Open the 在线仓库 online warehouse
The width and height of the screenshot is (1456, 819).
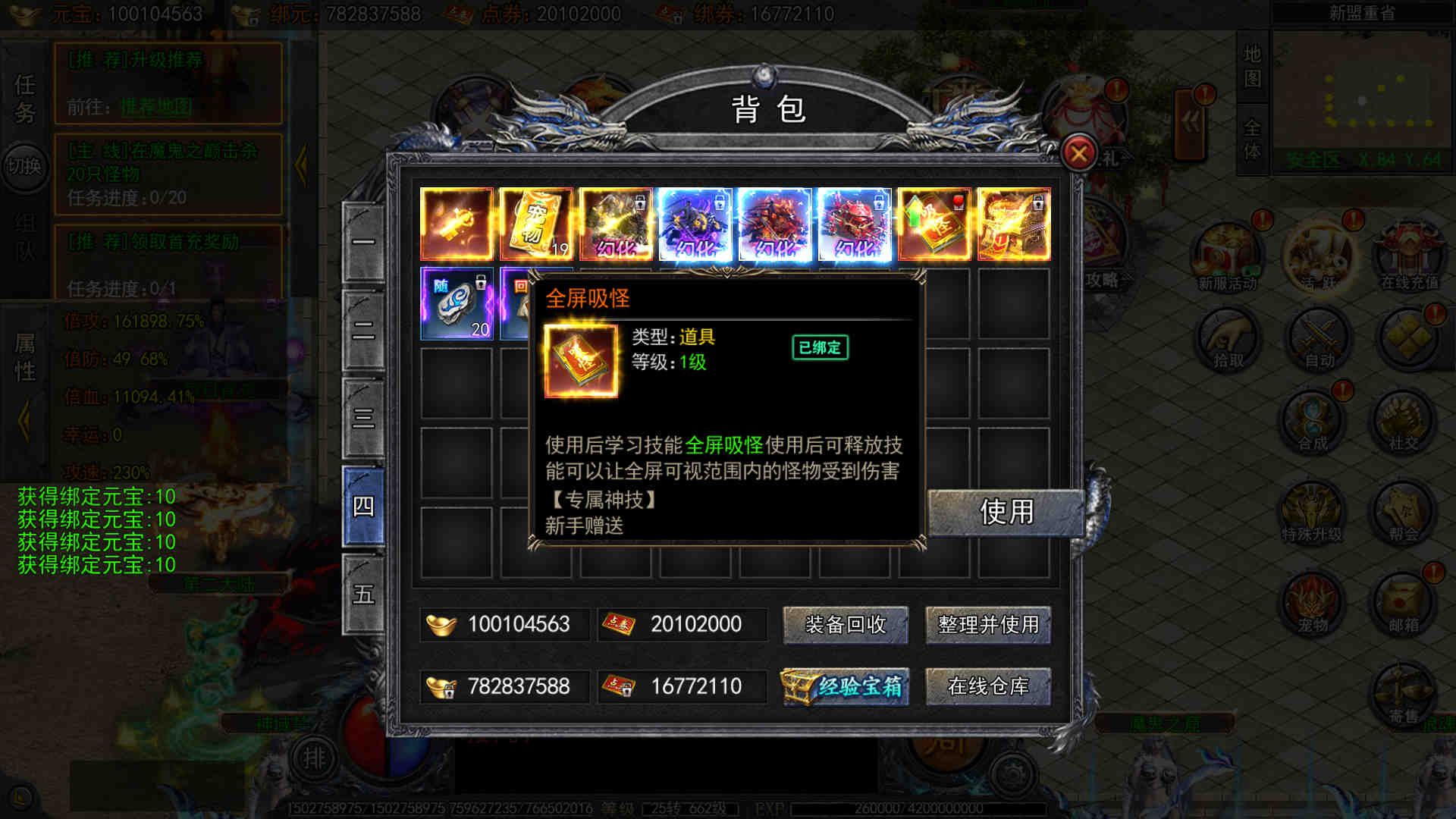[988, 686]
